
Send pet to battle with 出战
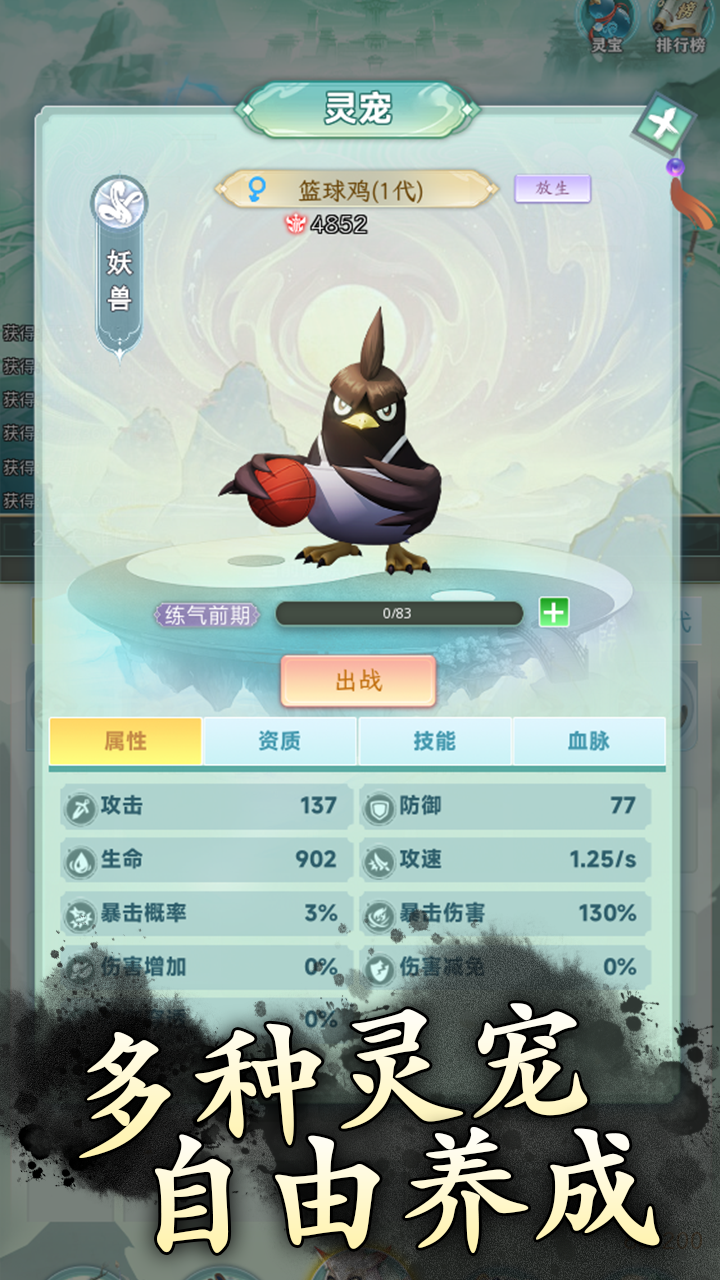[358, 681]
